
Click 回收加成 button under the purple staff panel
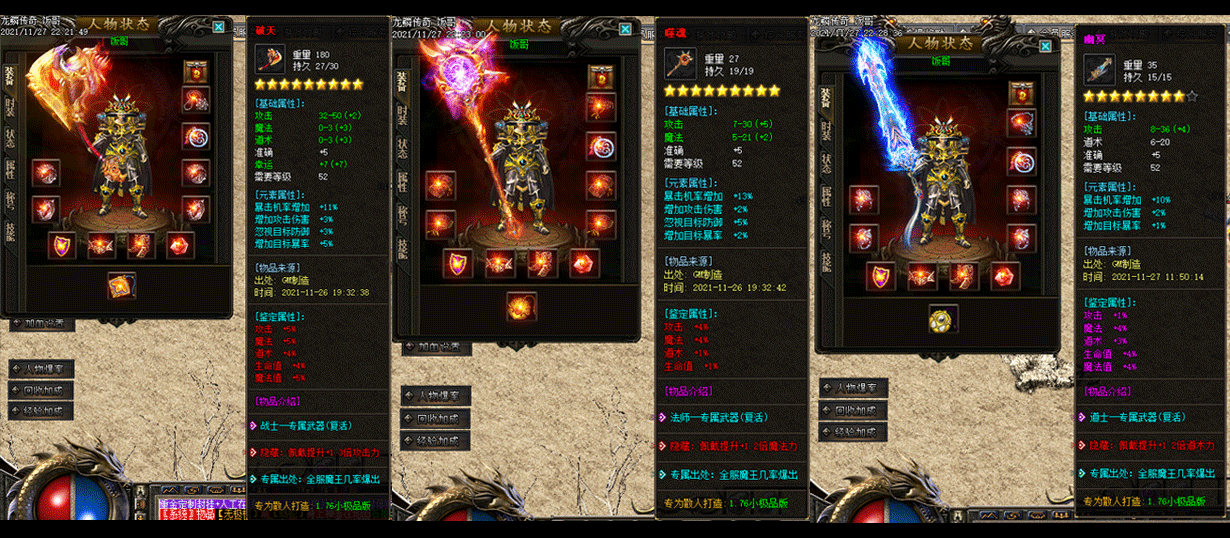[x=435, y=418]
